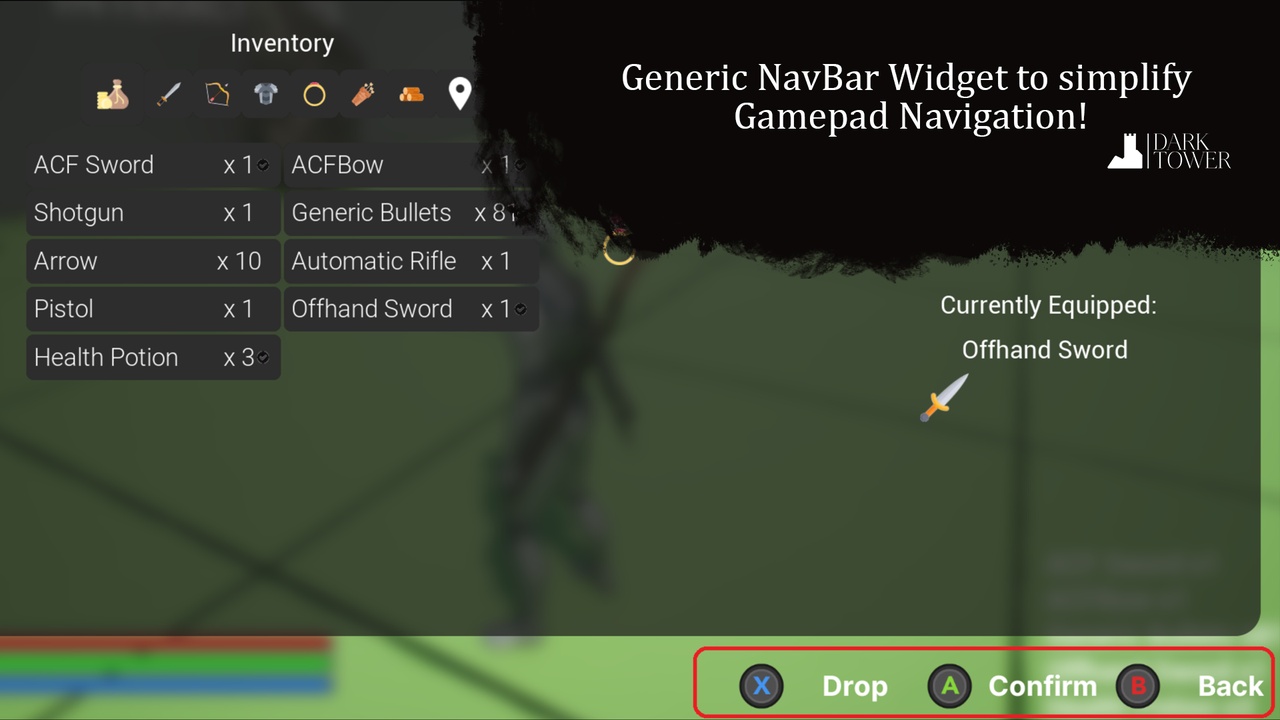
Task: Select the quiver of arrows category
Action: (362, 93)
